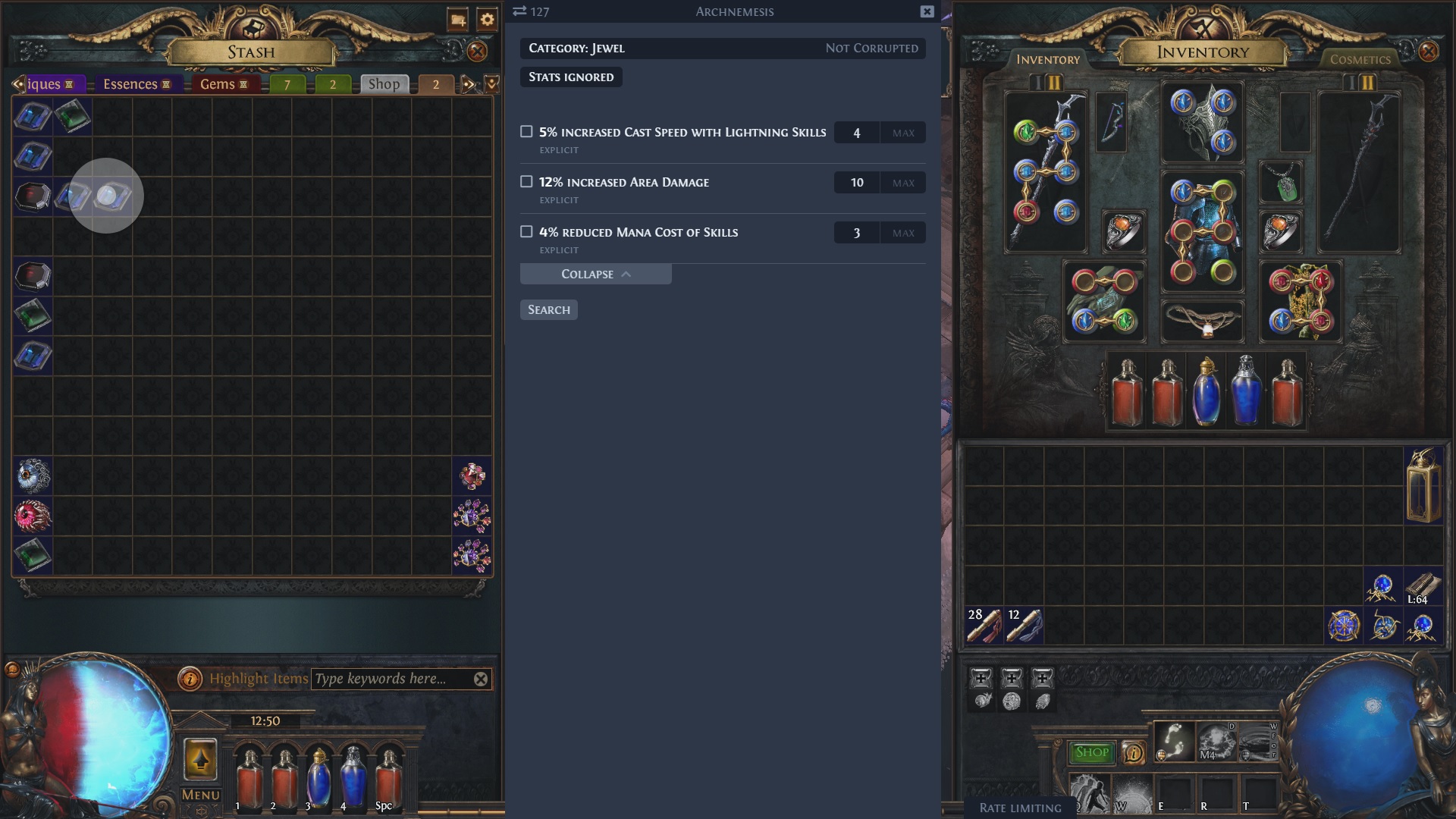Switch to the Essences stash tab

pos(133,84)
